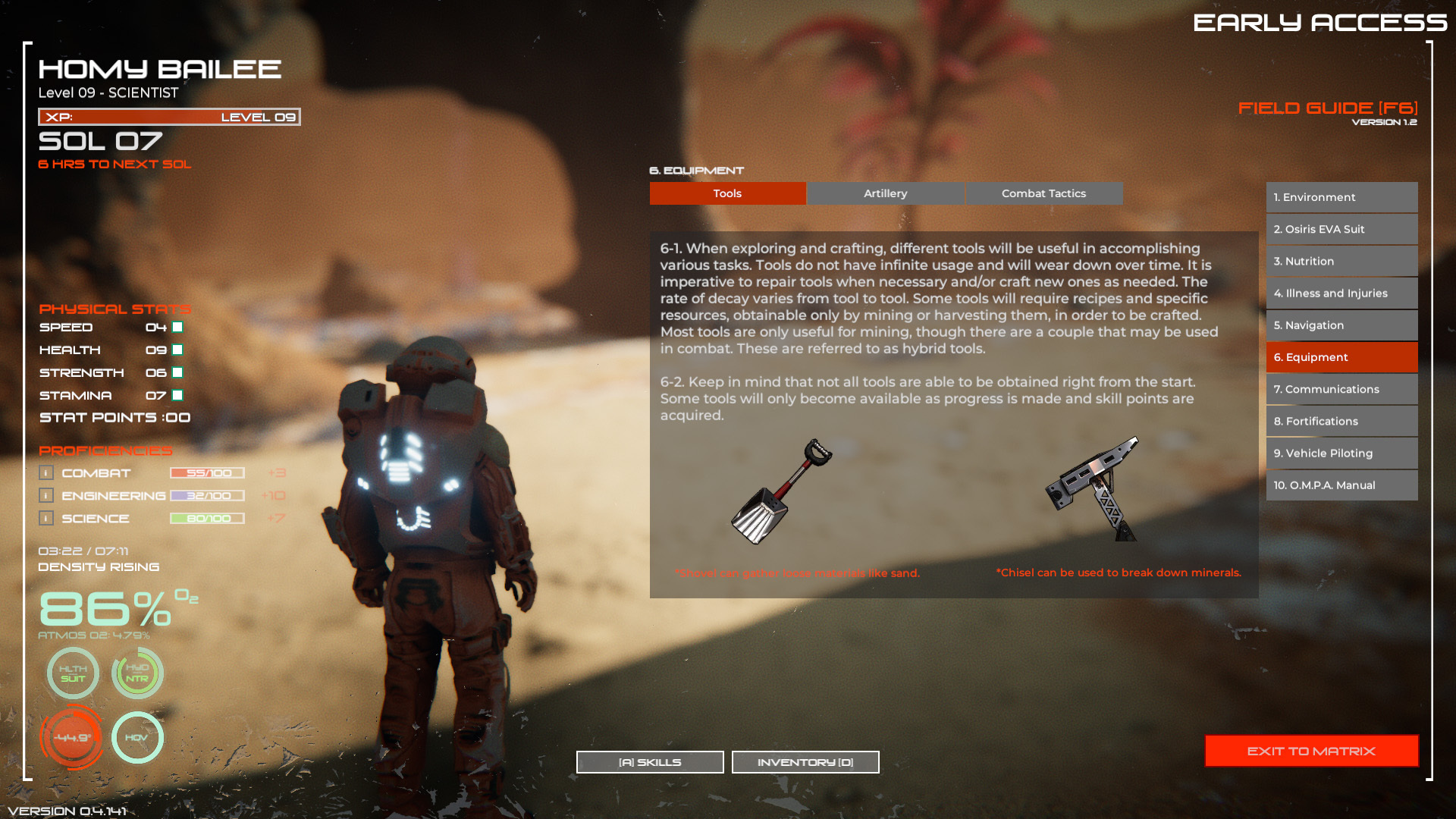This screenshot has width=1456, height=819.
Task: Open the Environment chapter
Action: 1341,197
